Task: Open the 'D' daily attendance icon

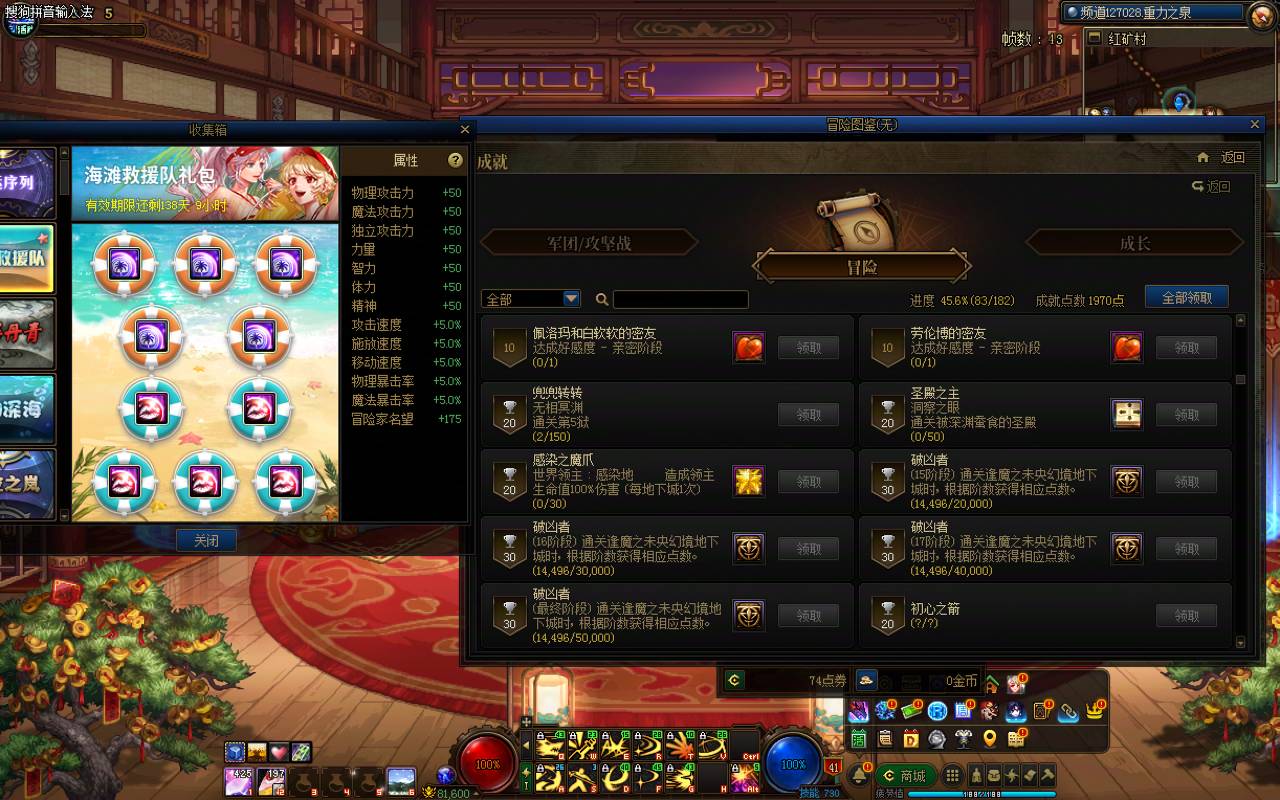Action: coord(910,740)
